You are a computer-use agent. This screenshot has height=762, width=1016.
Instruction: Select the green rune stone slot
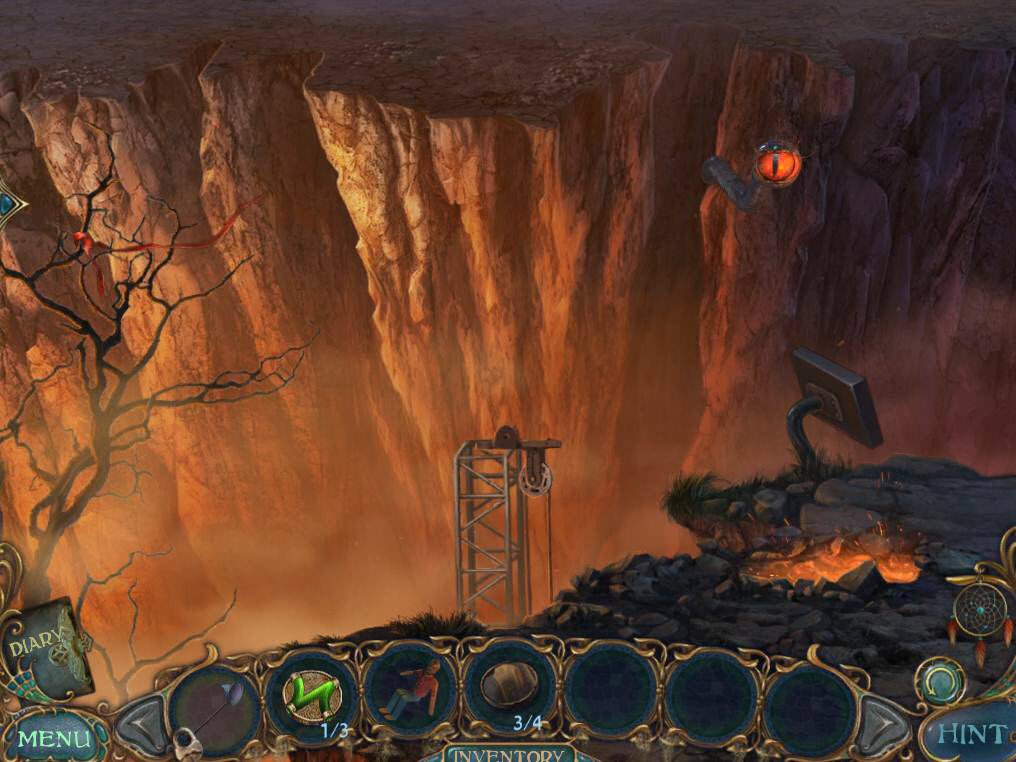point(311,691)
